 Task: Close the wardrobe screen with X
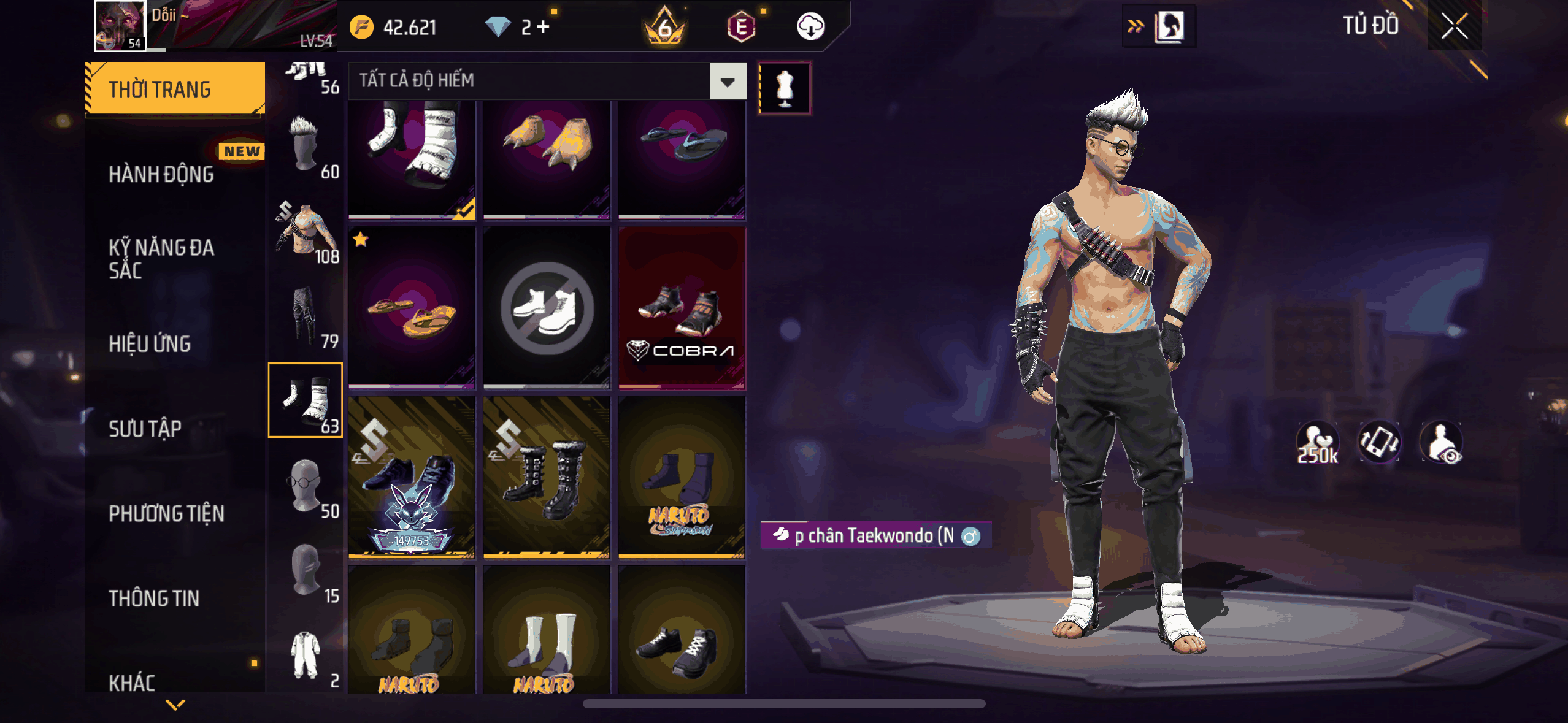(1454, 26)
